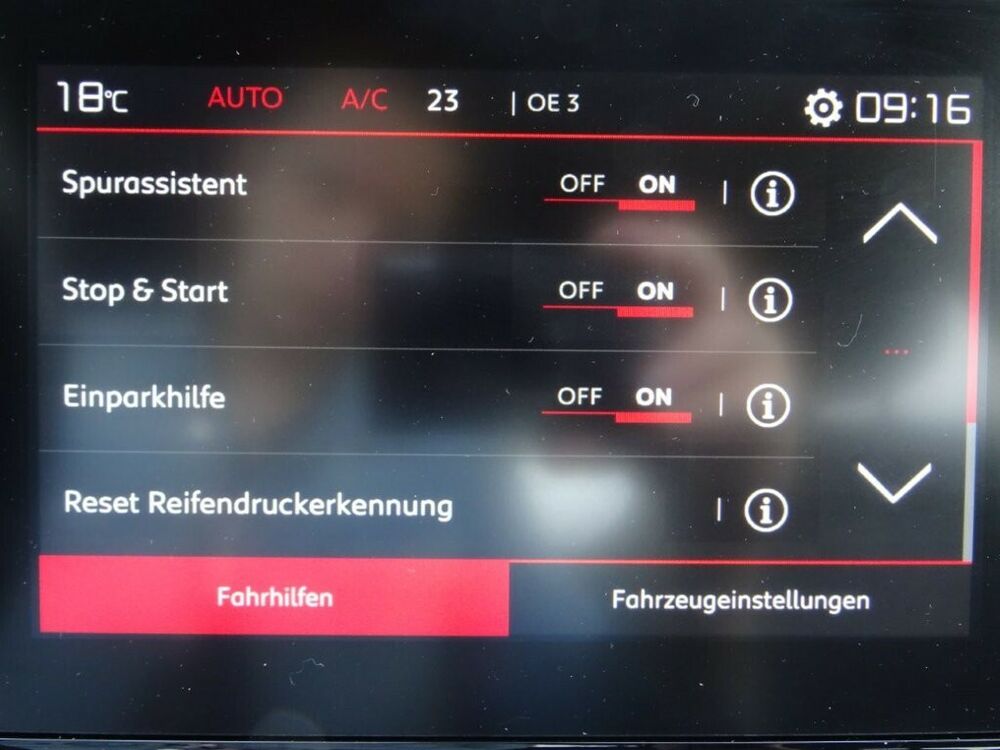Screen dimensions: 1000x750
Task: Disable the Einparkhilfe setting
Action: [579, 397]
